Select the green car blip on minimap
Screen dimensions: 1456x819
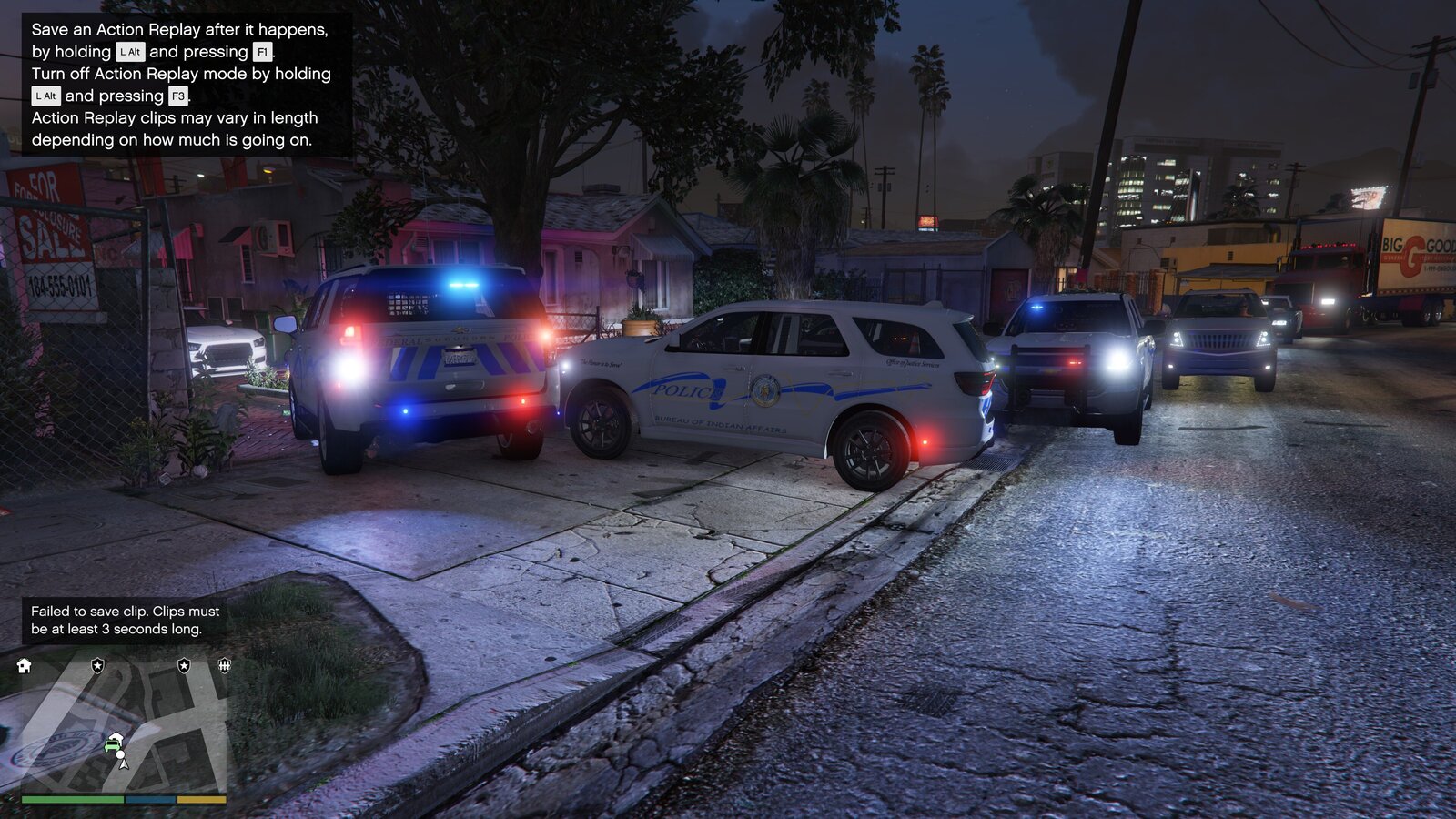tap(114, 744)
